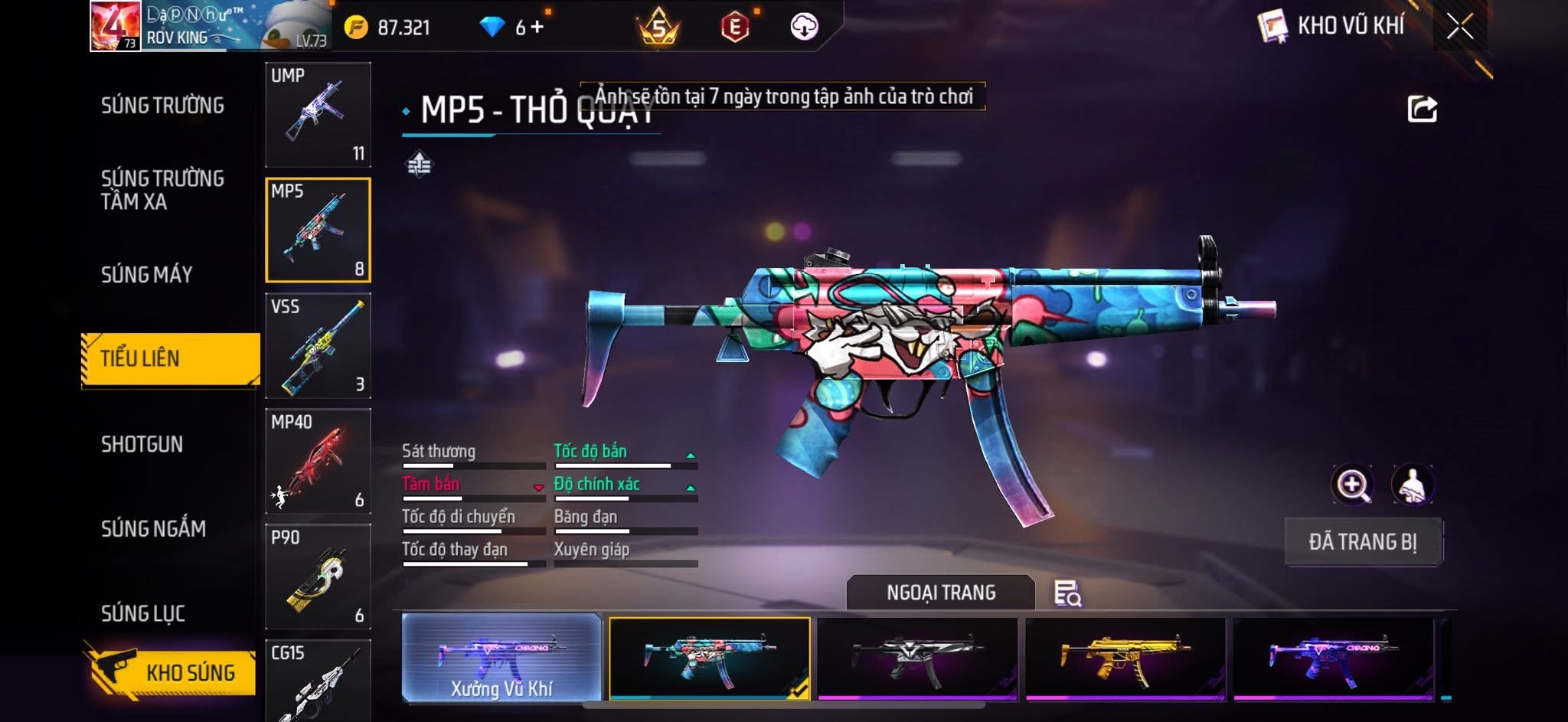Open the skin list search icon
The width and height of the screenshot is (1568, 722).
coord(1067,593)
